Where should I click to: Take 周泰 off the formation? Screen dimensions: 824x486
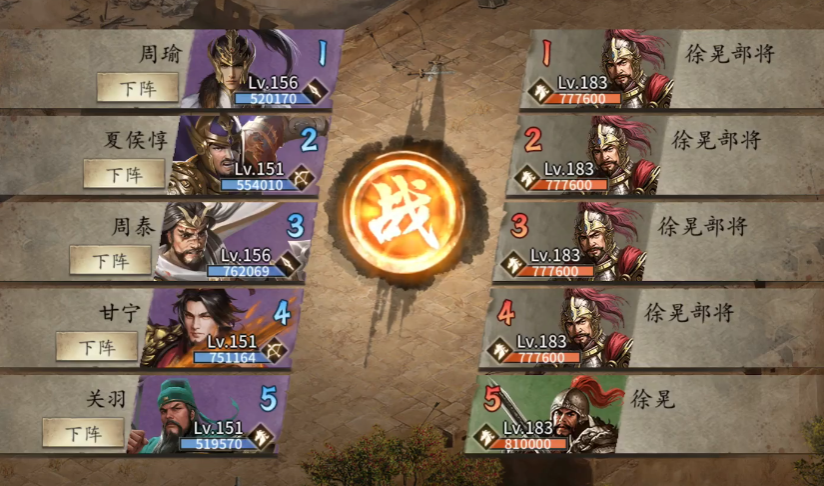click(110, 260)
